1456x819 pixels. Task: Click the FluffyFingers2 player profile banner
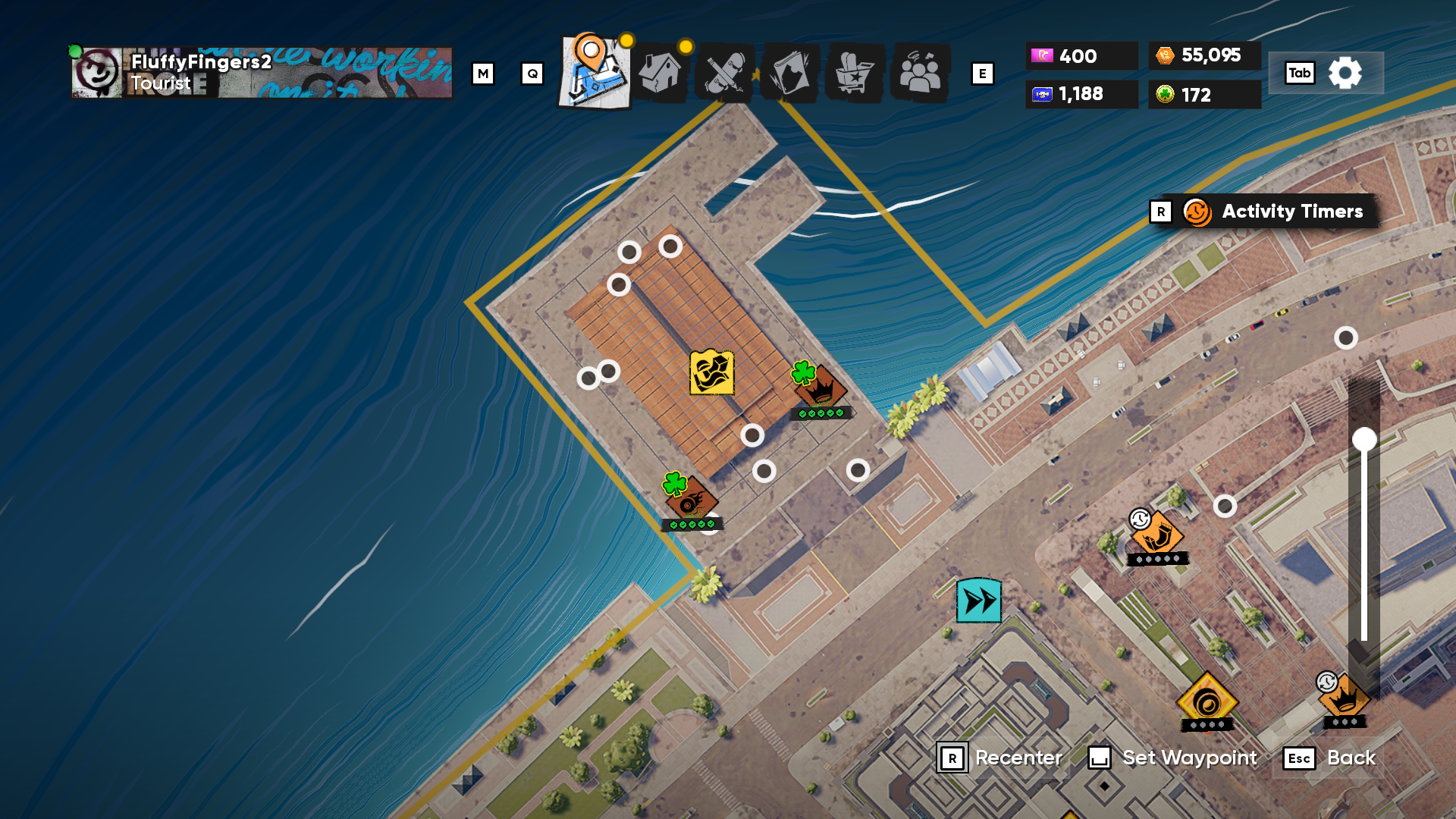pyautogui.click(x=262, y=73)
